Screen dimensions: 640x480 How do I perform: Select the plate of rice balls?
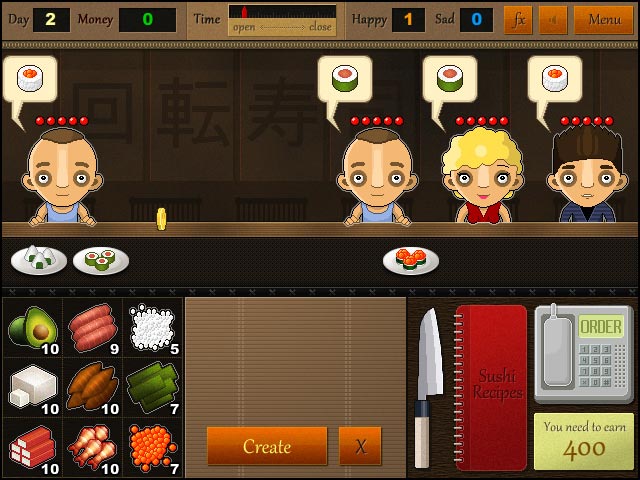[x=39, y=260]
